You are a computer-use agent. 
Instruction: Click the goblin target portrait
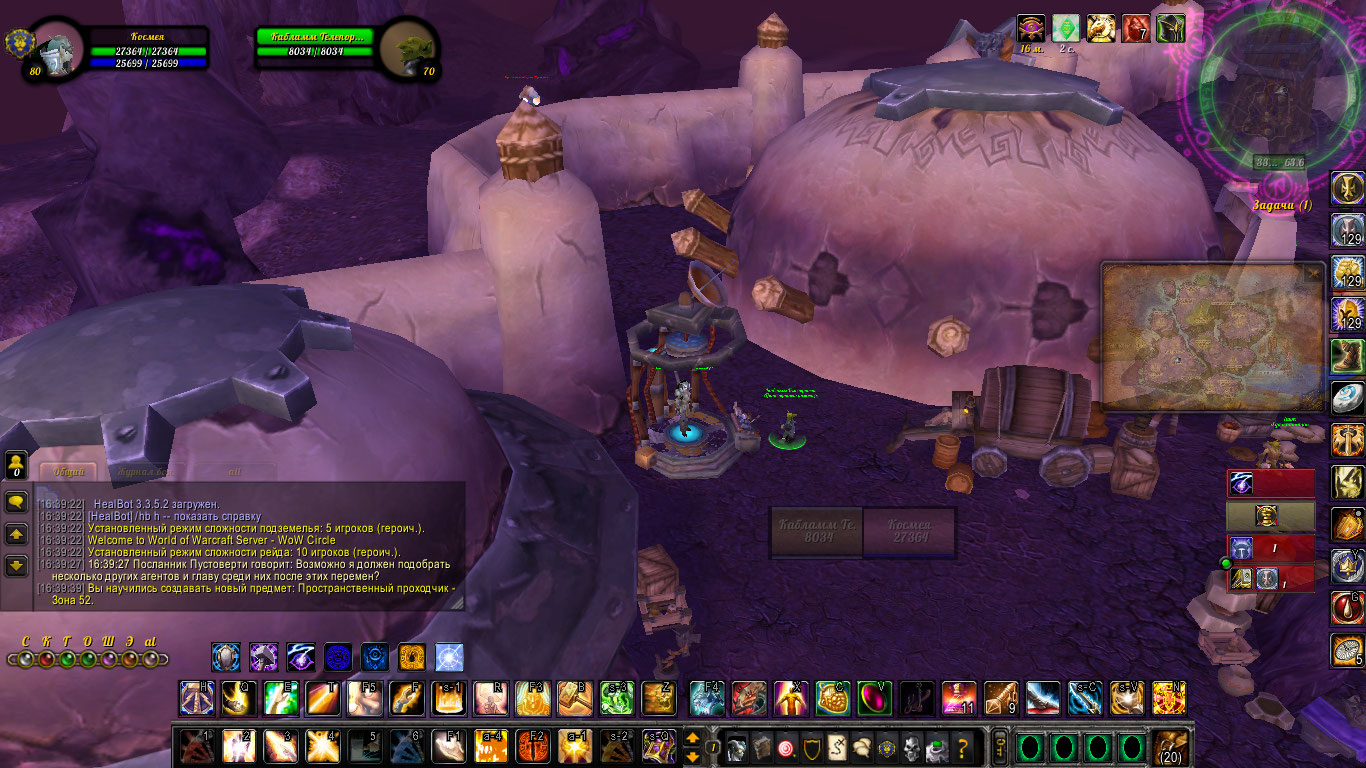click(x=409, y=48)
